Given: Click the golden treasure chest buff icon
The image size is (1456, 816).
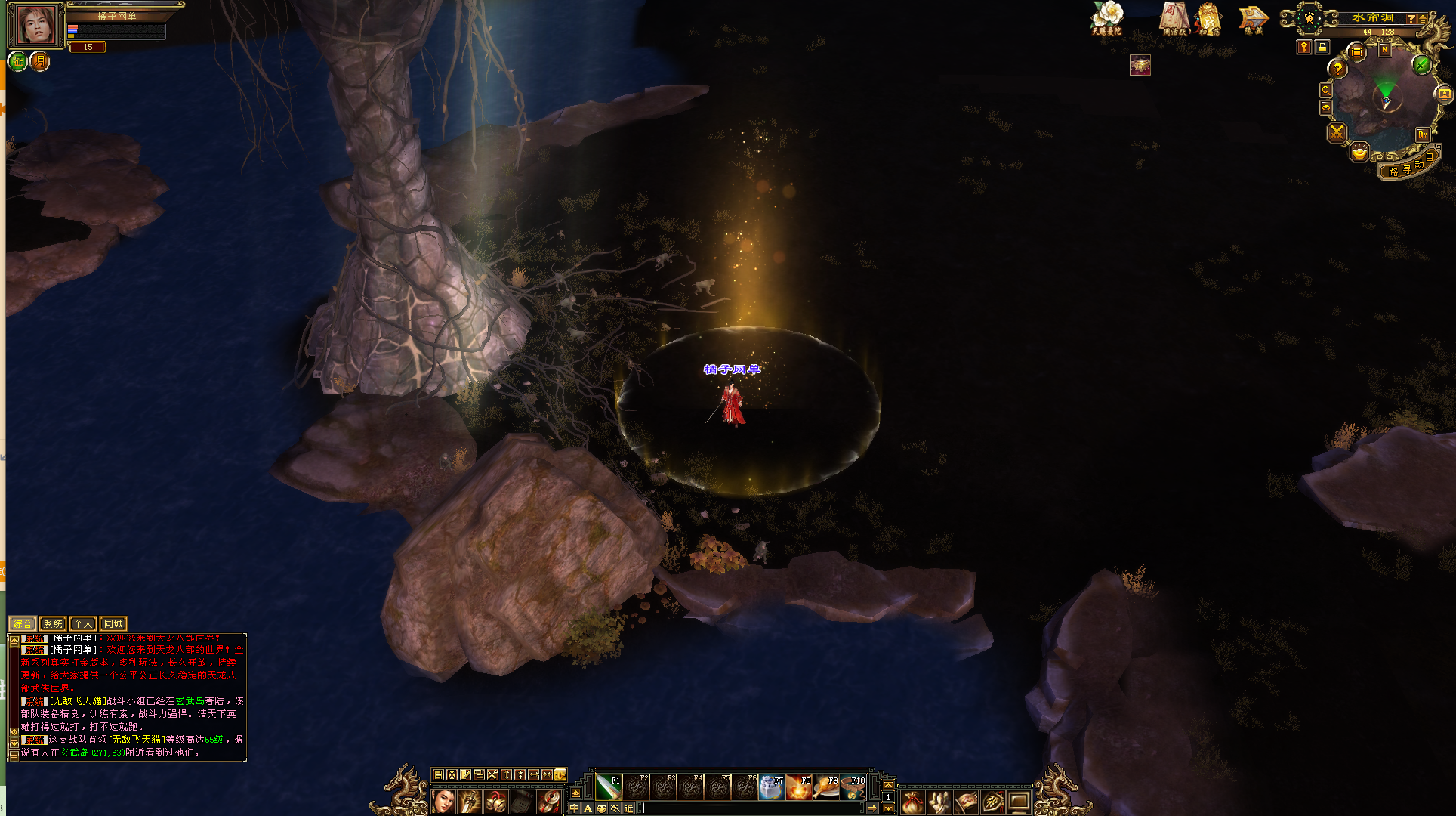Looking at the screenshot, I should (x=1140, y=66).
